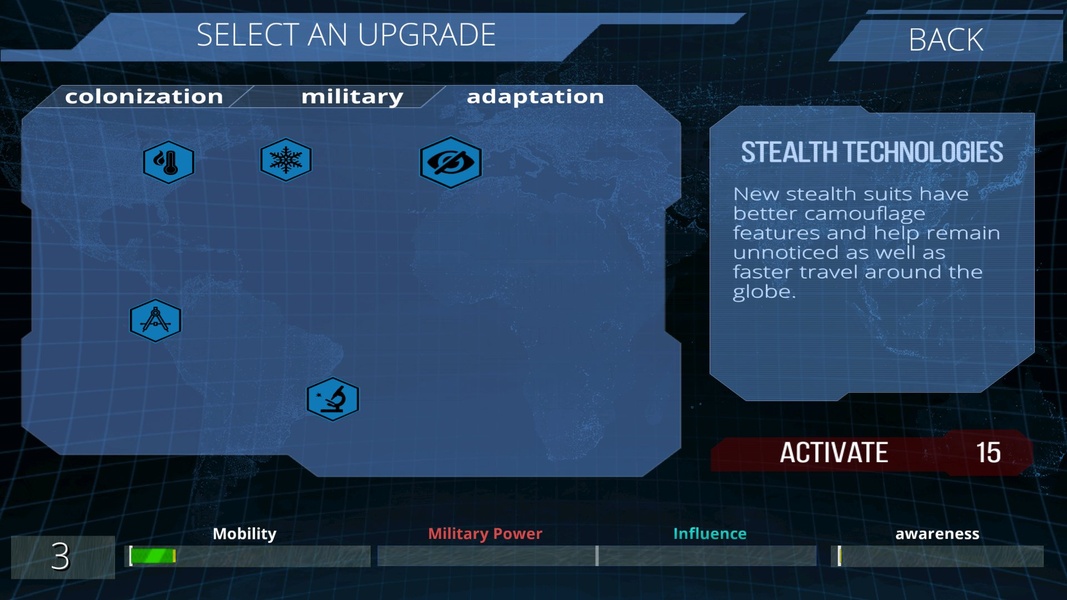Choose the microscope research upgrade icon

(333, 399)
